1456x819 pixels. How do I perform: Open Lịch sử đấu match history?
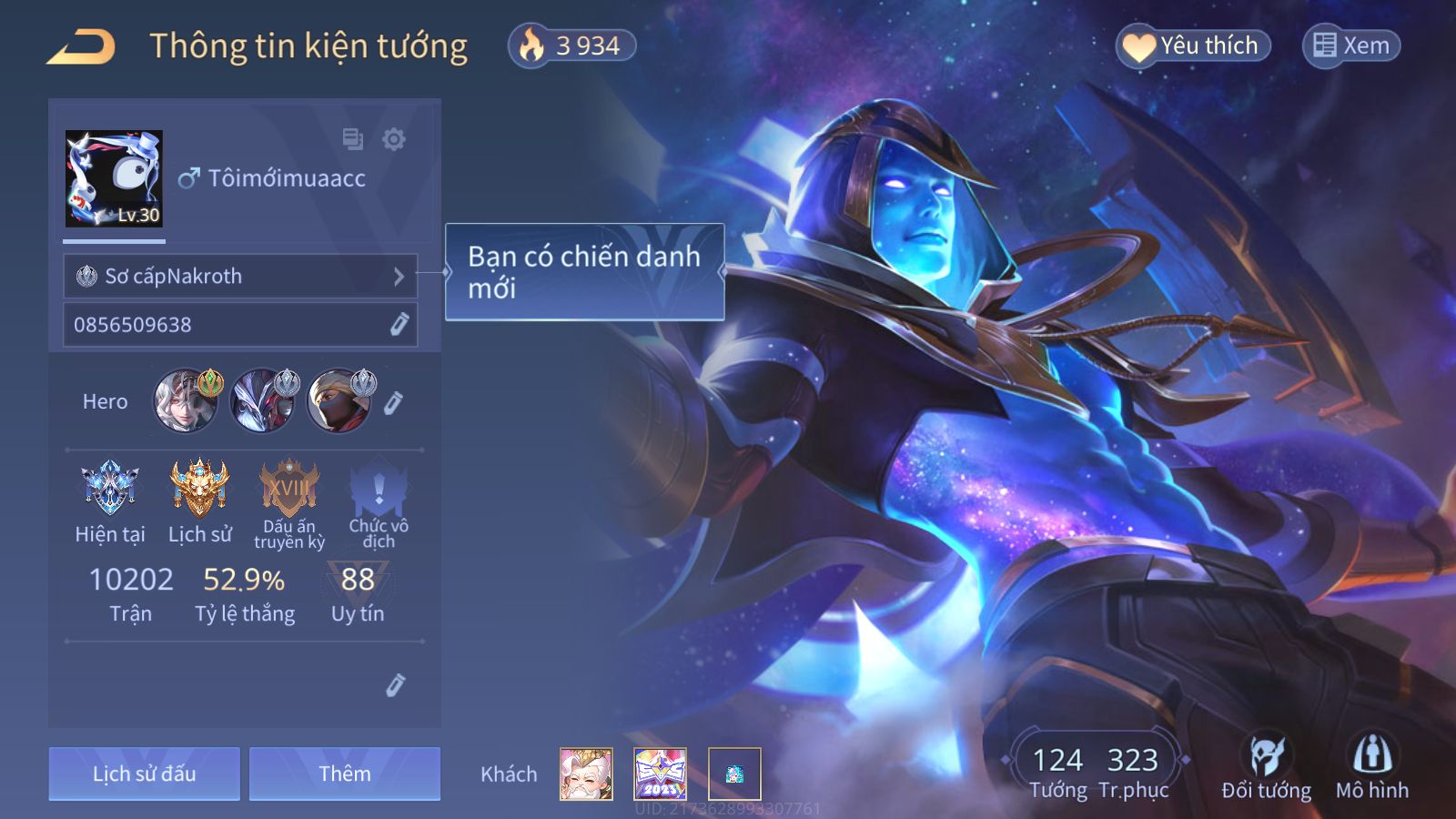click(145, 774)
